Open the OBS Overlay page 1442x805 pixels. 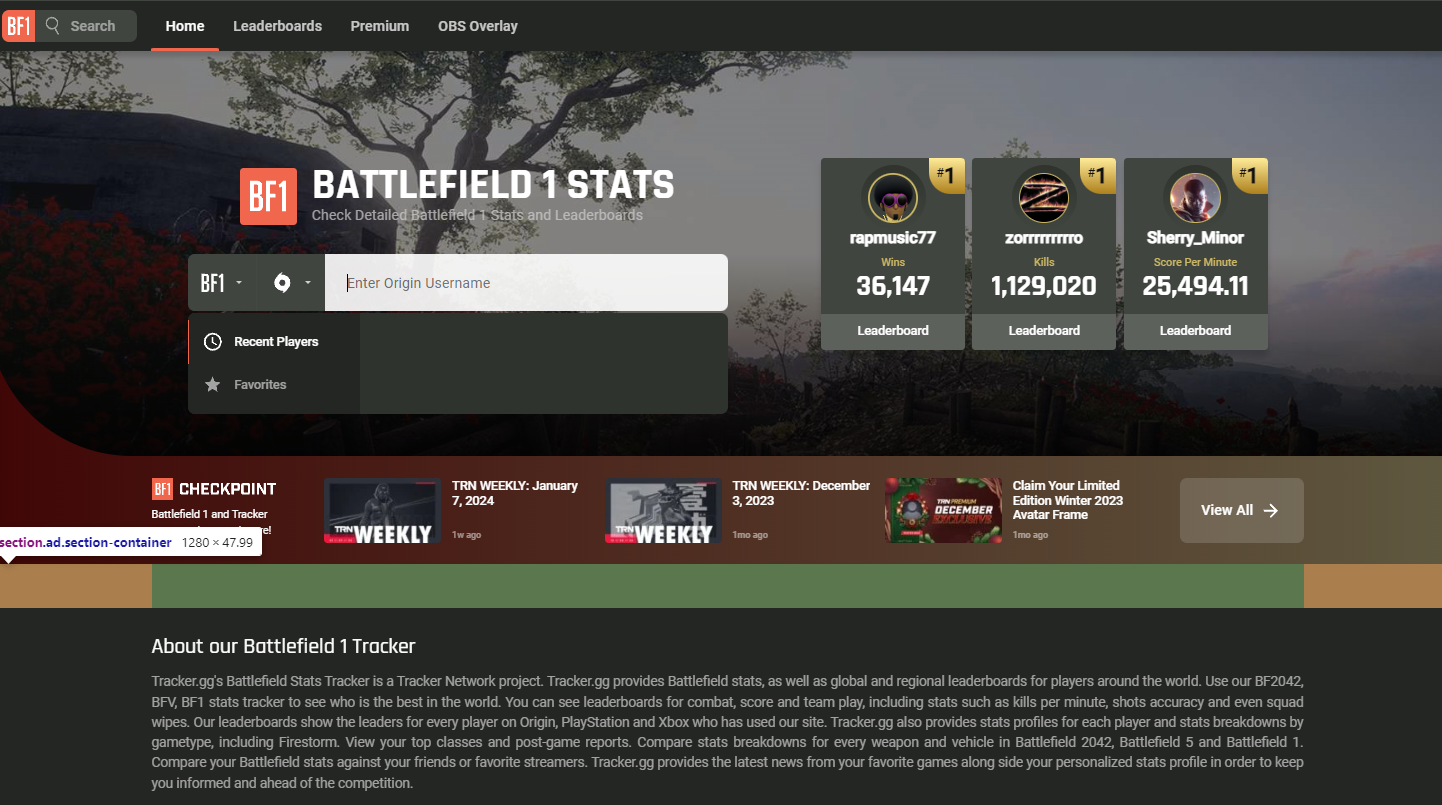coord(478,26)
